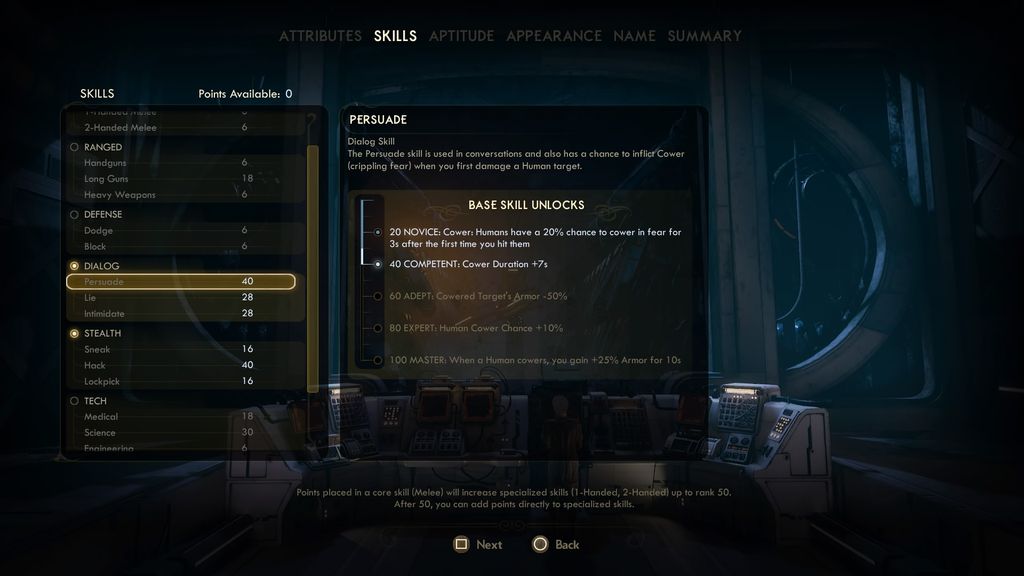Select the Medical skill row
Viewport: 1024px width, 576px height.
pyautogui.click(x=181, y=417)
